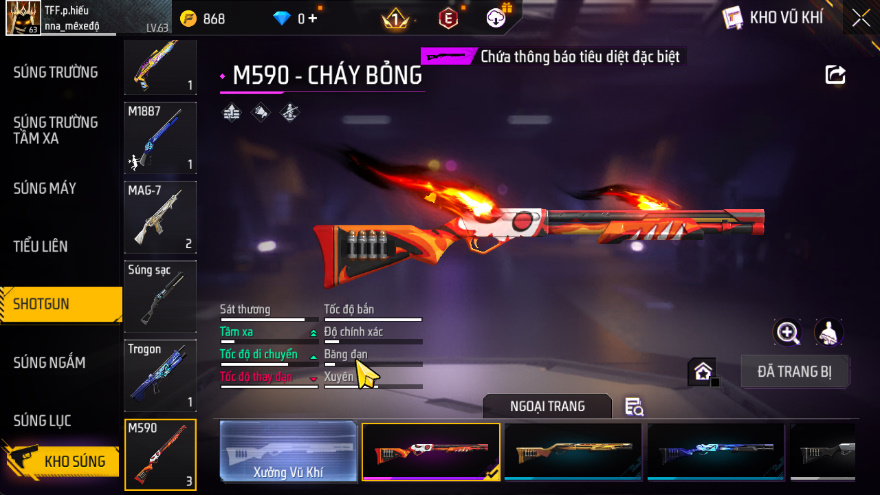This screenshot has width=880, height=495.
Task: Toggle the character preview icon
Action: click(828, 333)
